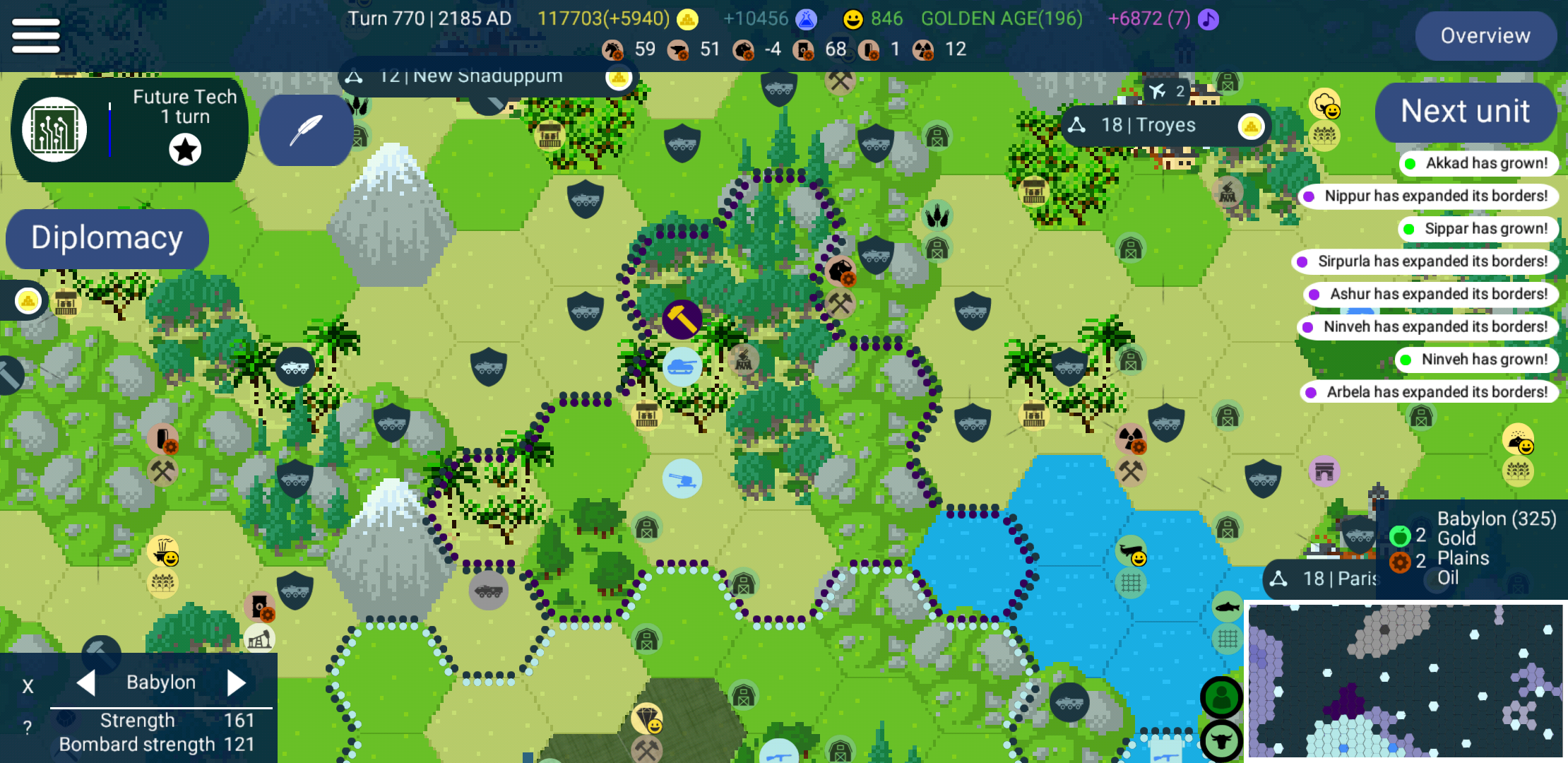
Task: Open the hamburger menu
Action: [x=35, y=35]
